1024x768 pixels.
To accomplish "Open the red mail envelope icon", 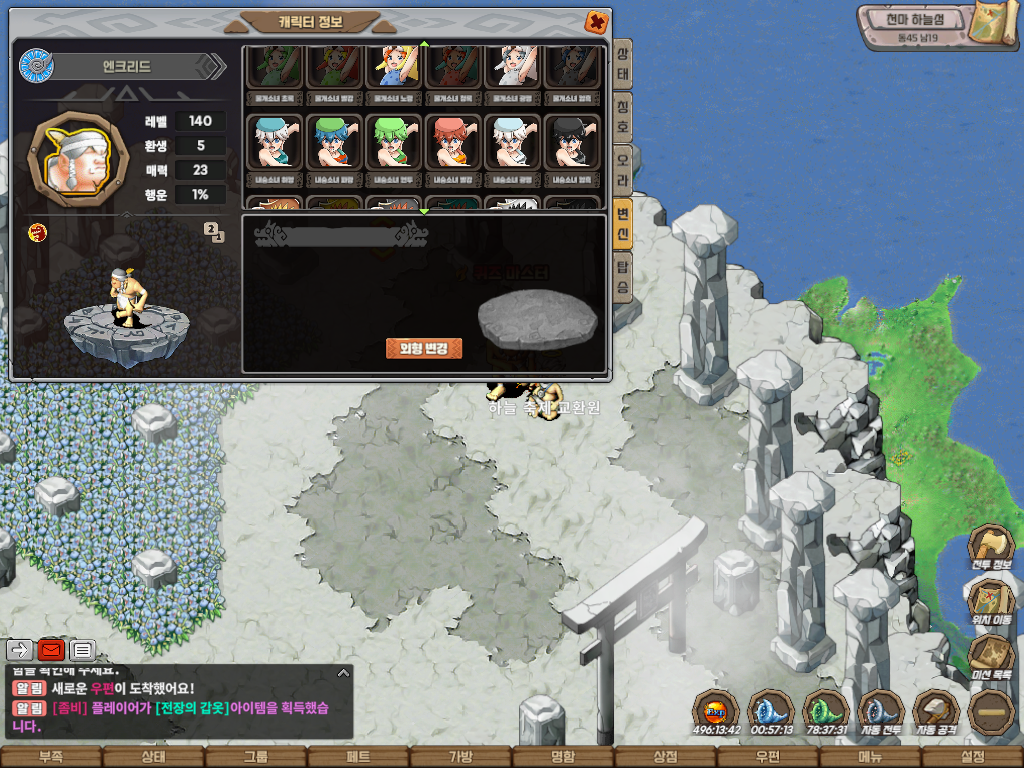I will pos(51,650).
